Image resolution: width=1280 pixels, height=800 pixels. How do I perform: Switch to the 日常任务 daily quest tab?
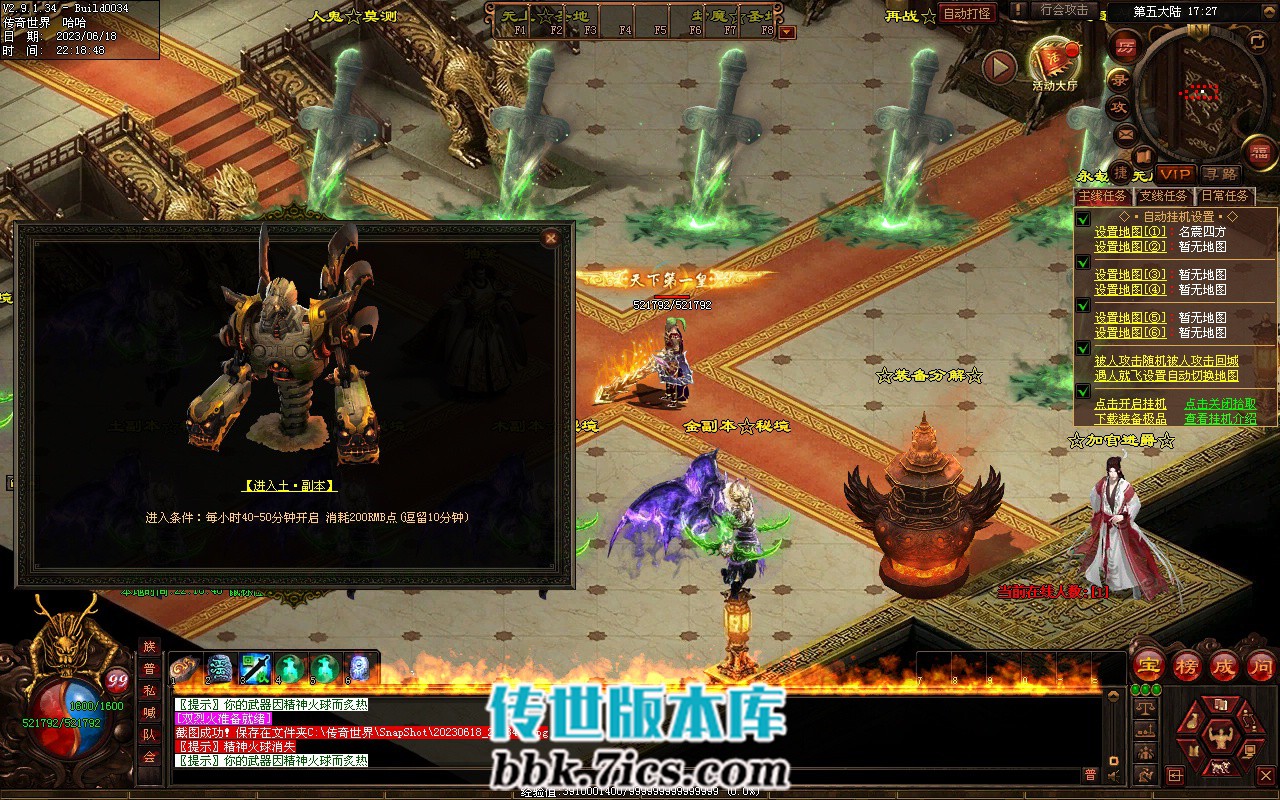[1225, 196]
